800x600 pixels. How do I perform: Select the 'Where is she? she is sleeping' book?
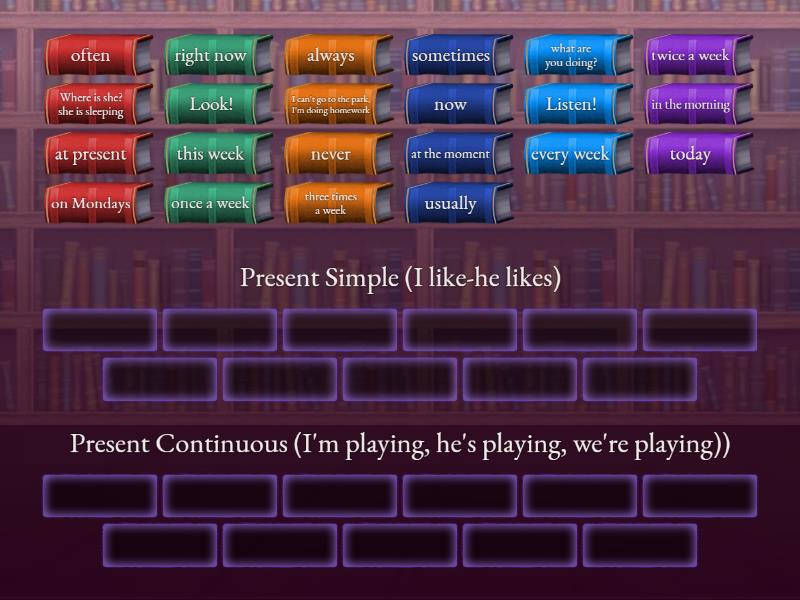click(x=91, y=105)
